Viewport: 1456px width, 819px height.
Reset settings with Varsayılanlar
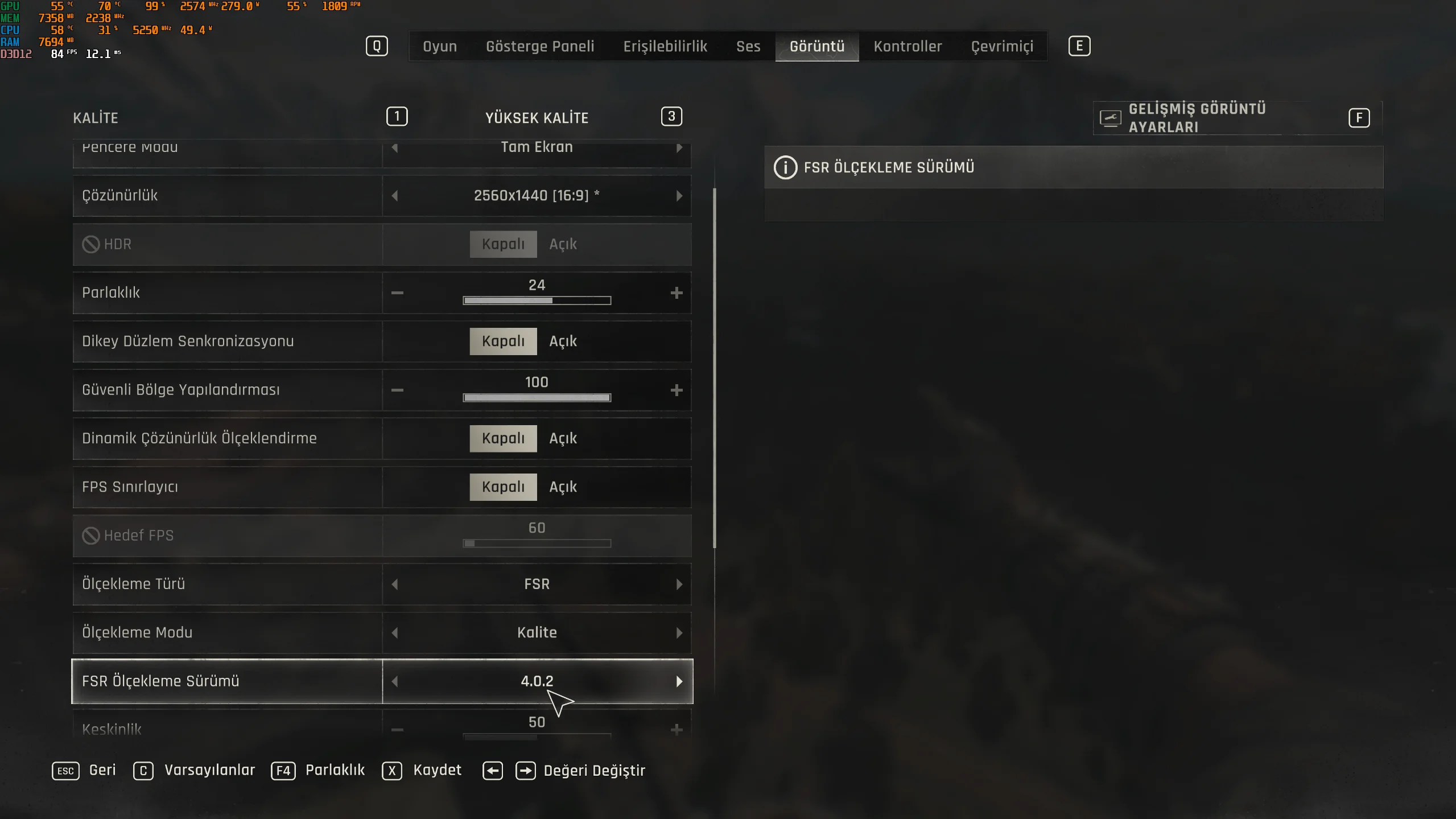tap(209, 770)
